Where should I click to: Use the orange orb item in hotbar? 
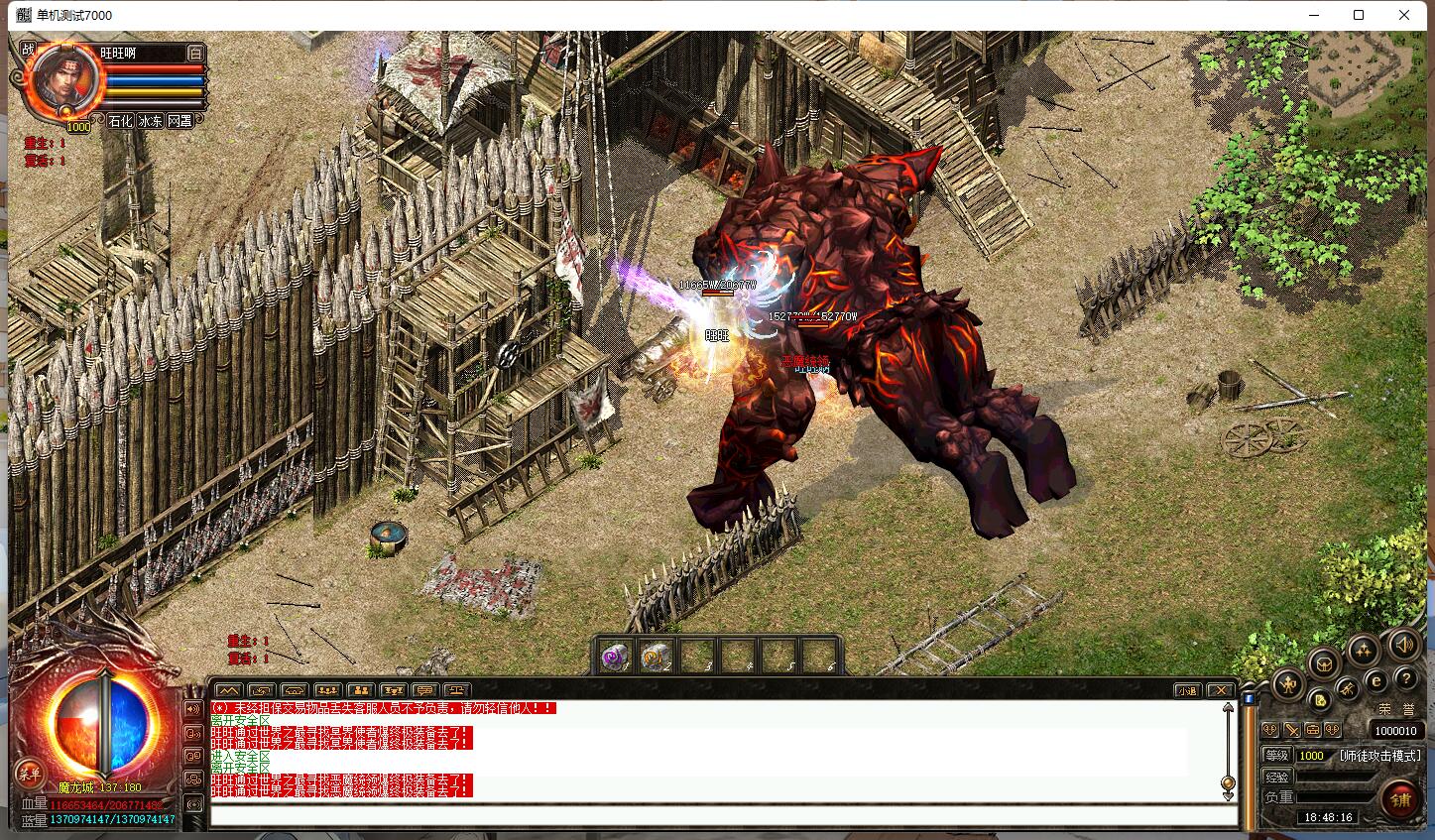655,657
